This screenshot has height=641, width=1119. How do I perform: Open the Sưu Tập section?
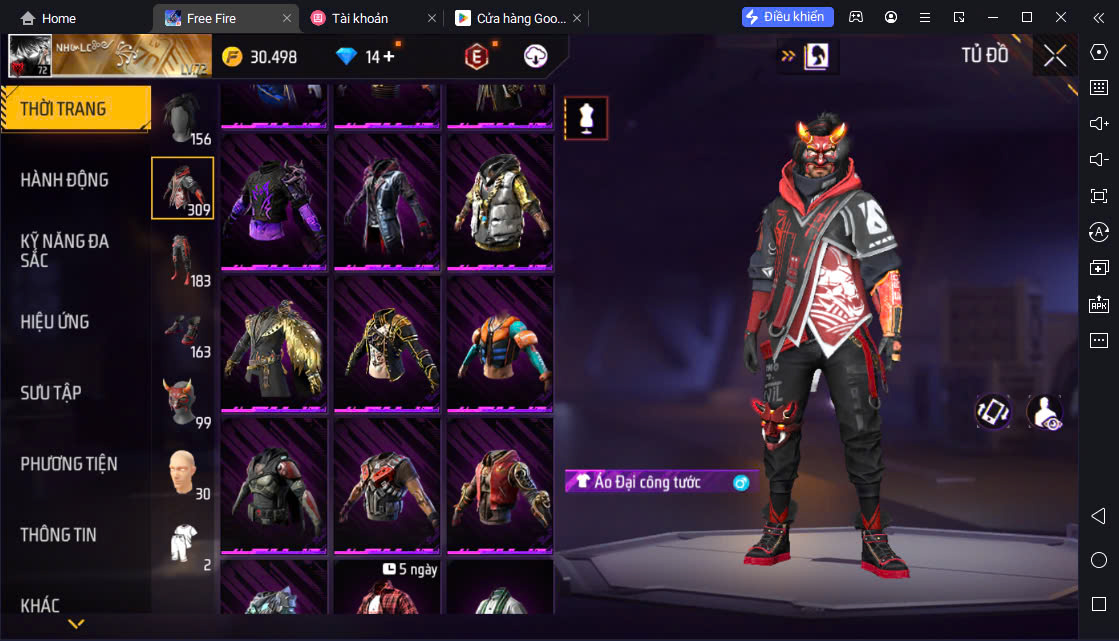pyautogui.click(x=51, y=393)
